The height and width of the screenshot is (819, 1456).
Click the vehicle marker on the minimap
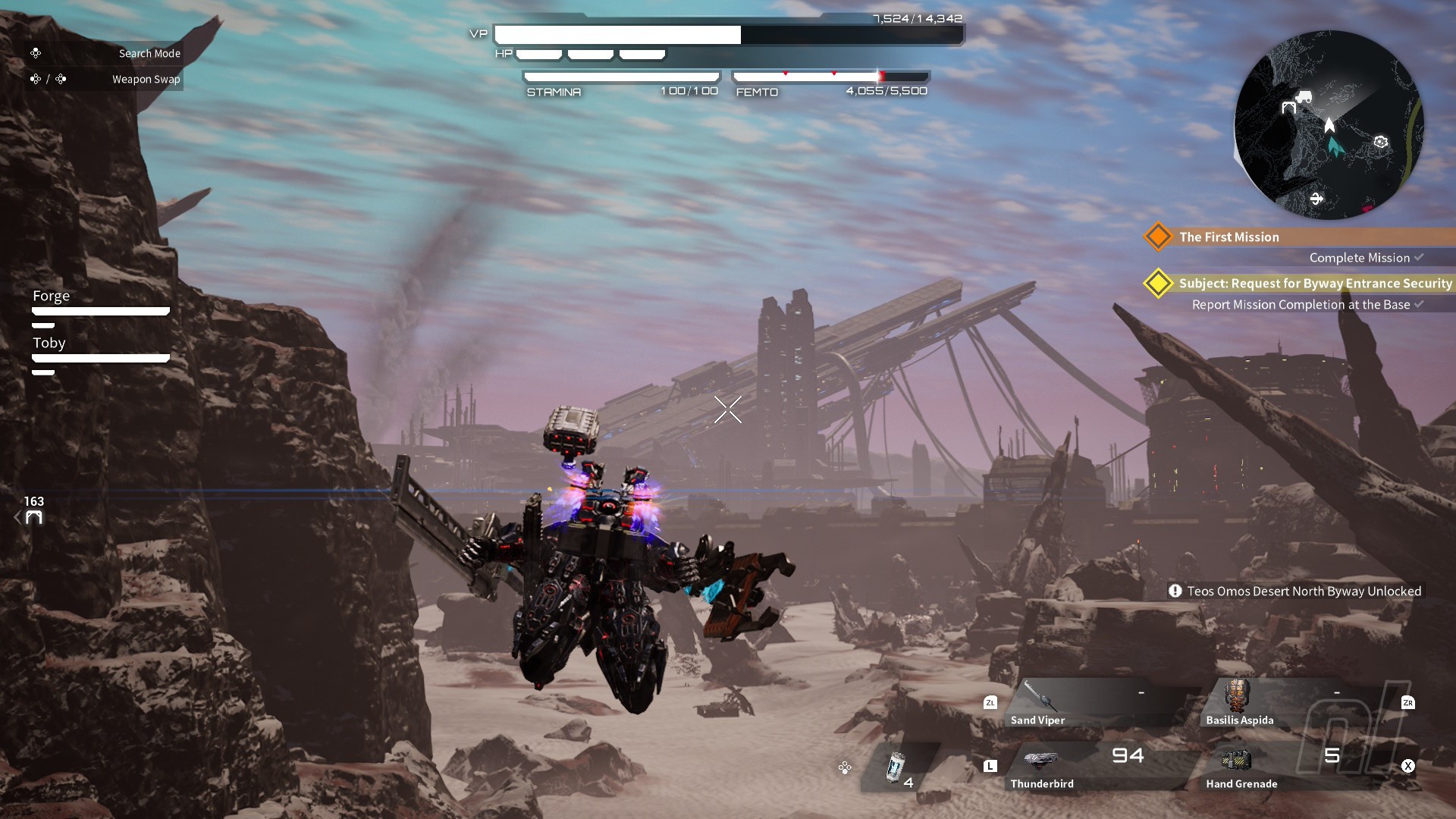pos(1304,96)
